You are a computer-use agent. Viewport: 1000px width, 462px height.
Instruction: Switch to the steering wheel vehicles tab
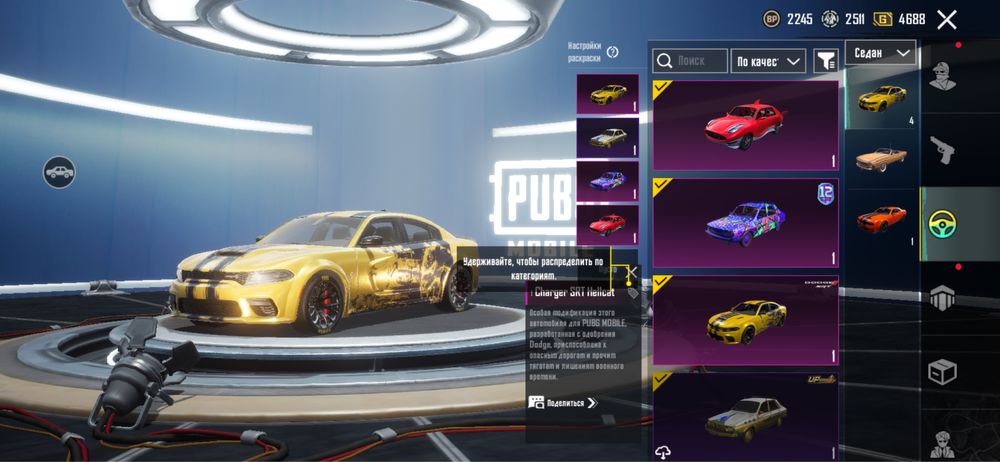coord(942,223)
